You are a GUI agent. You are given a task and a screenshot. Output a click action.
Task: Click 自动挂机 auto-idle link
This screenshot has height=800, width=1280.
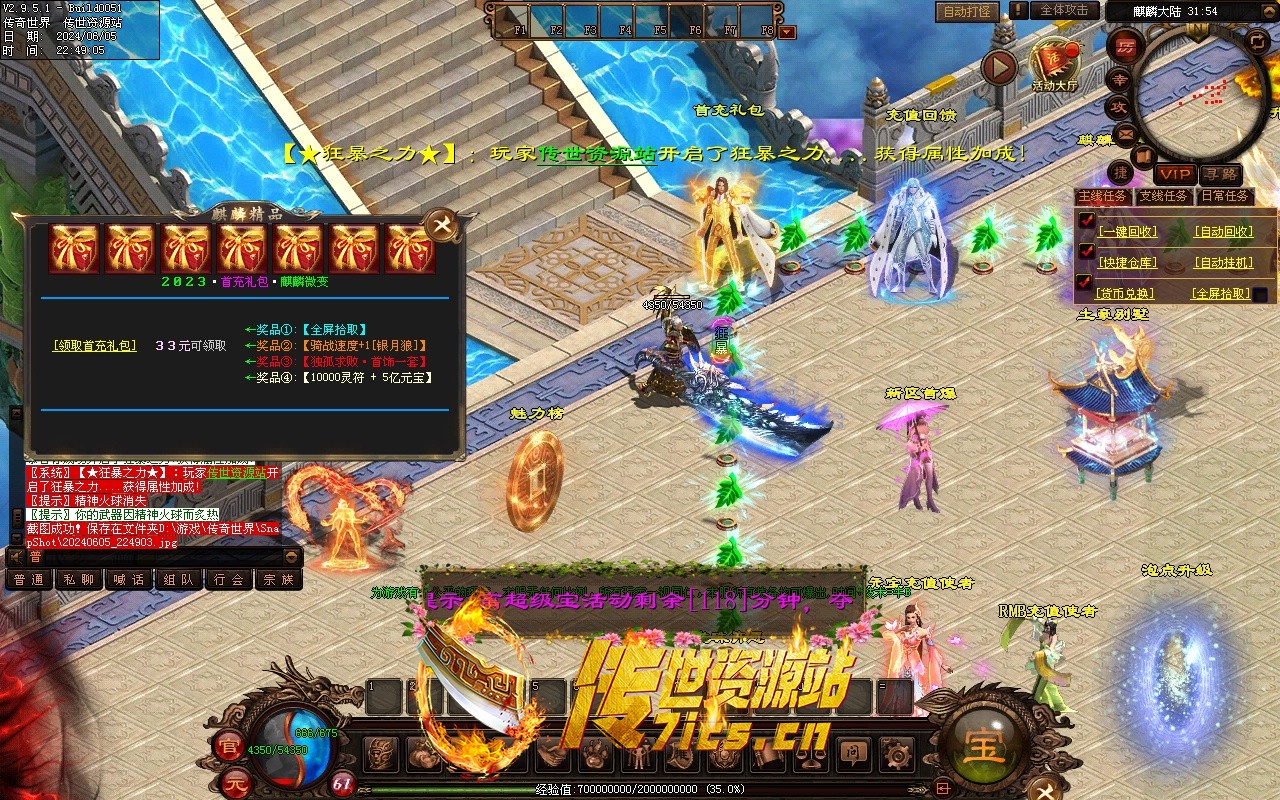coord(1223,263)
